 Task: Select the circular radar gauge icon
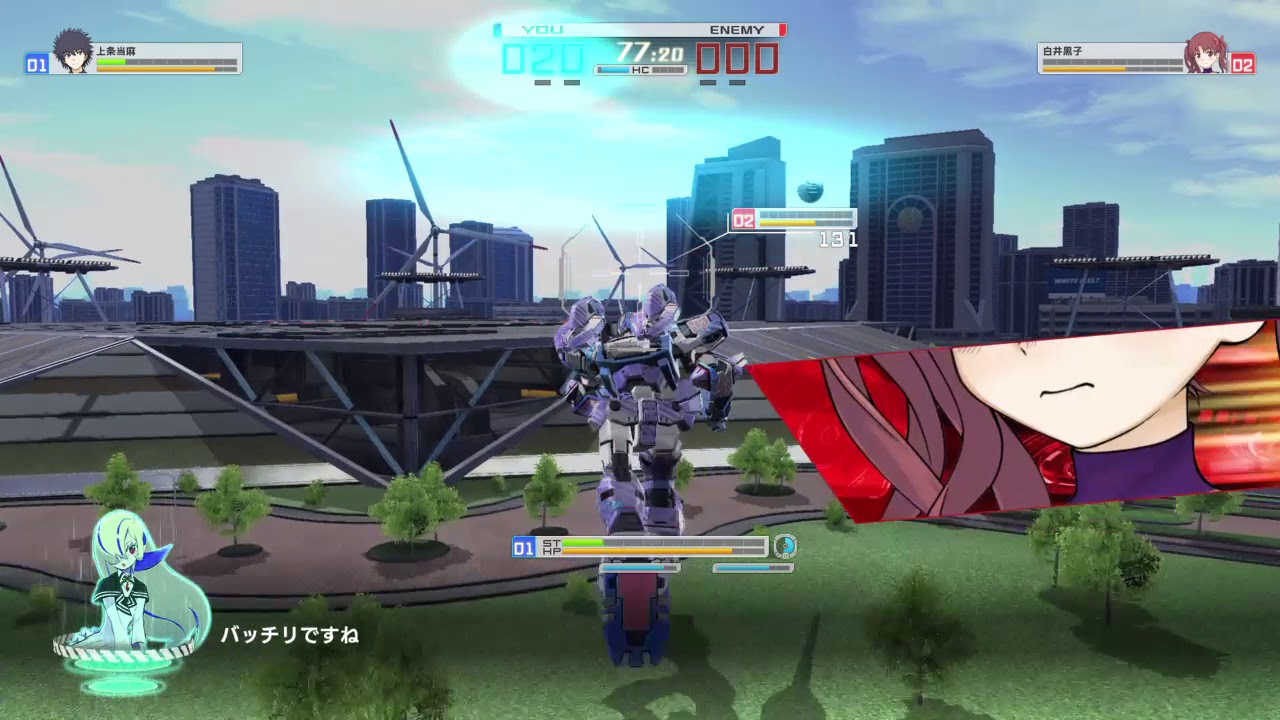click(786, 547)
